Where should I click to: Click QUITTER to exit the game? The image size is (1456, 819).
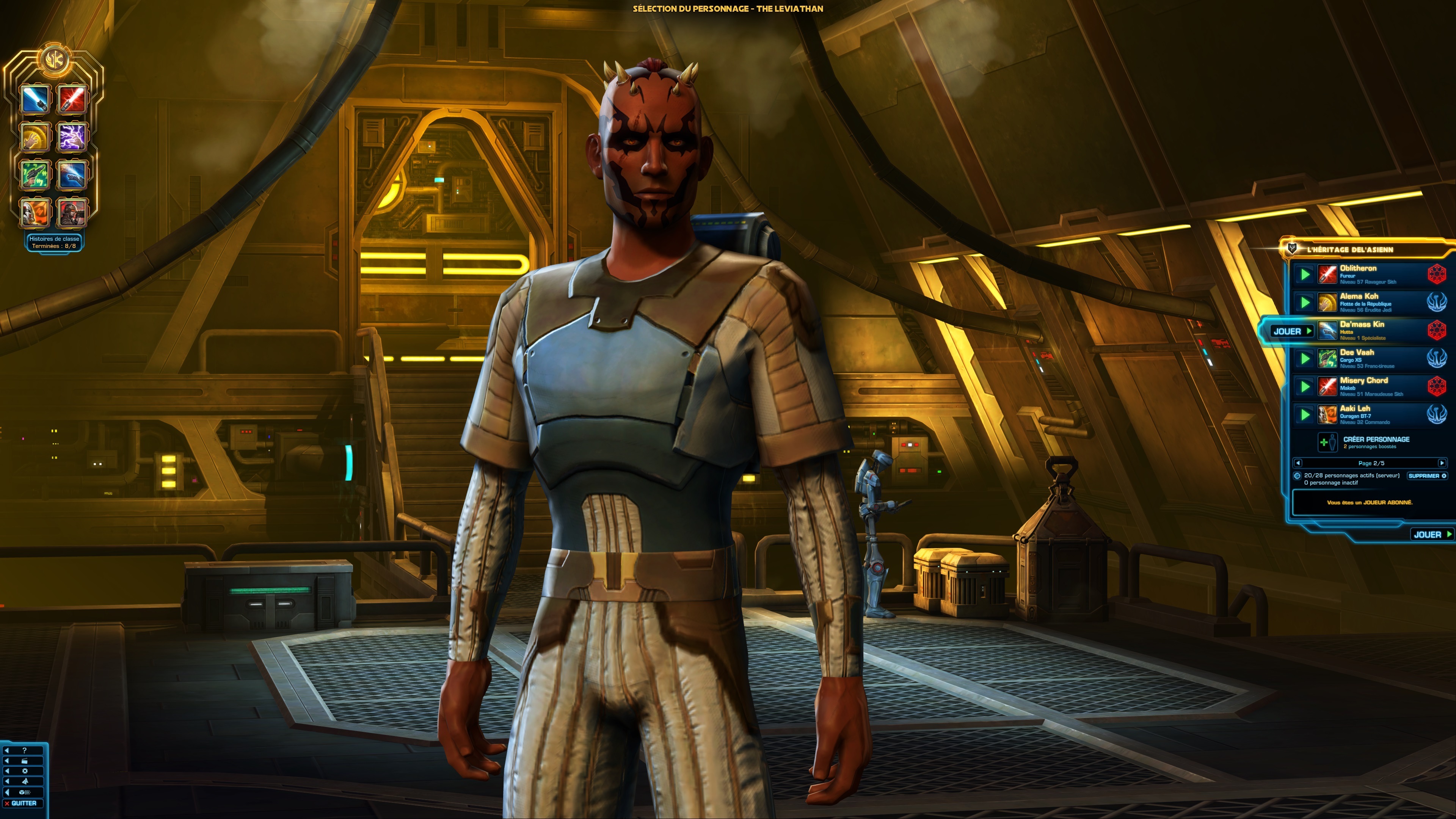tap(23, 803)
